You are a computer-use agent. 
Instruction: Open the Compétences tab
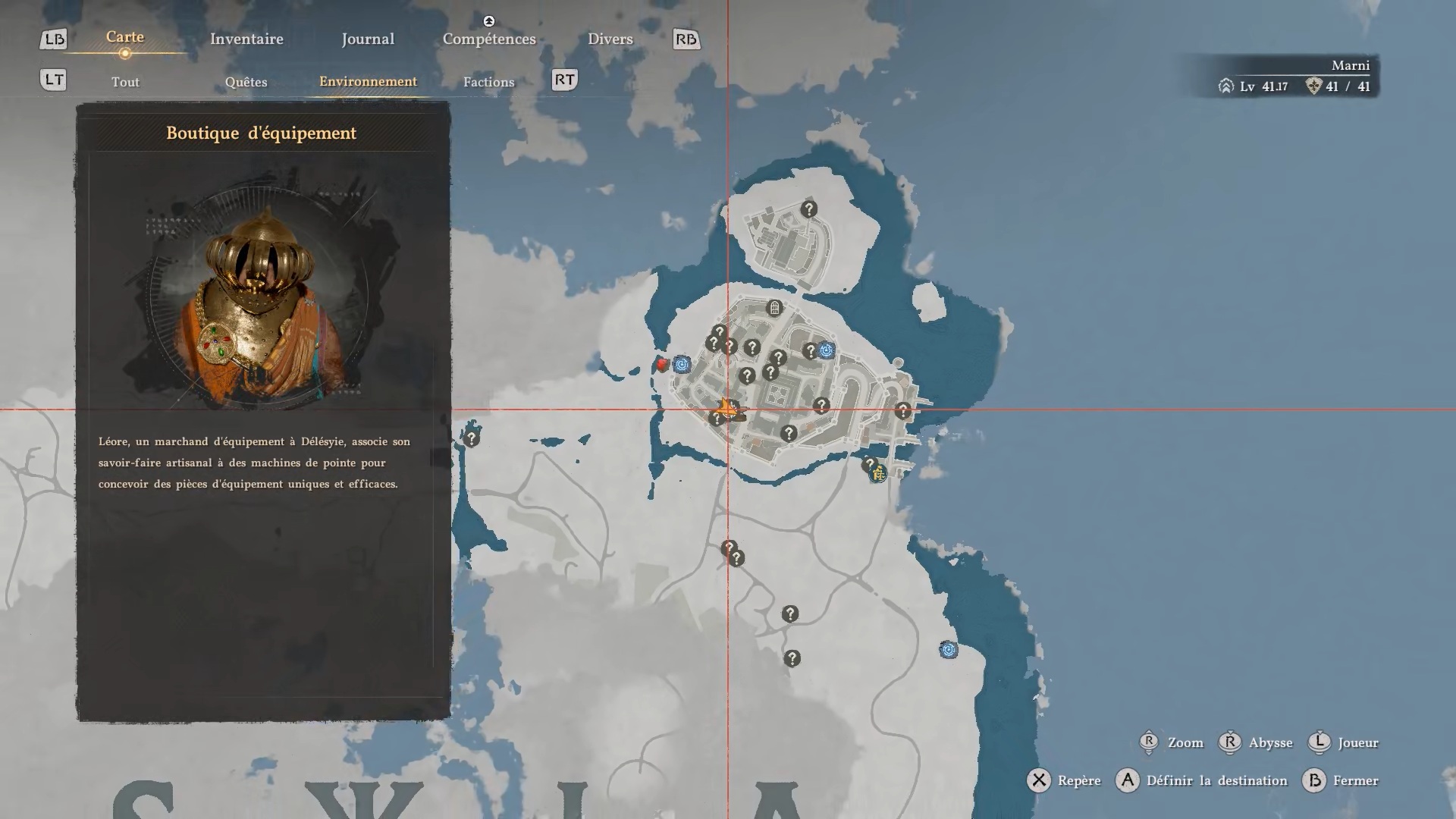click(489, 39)
